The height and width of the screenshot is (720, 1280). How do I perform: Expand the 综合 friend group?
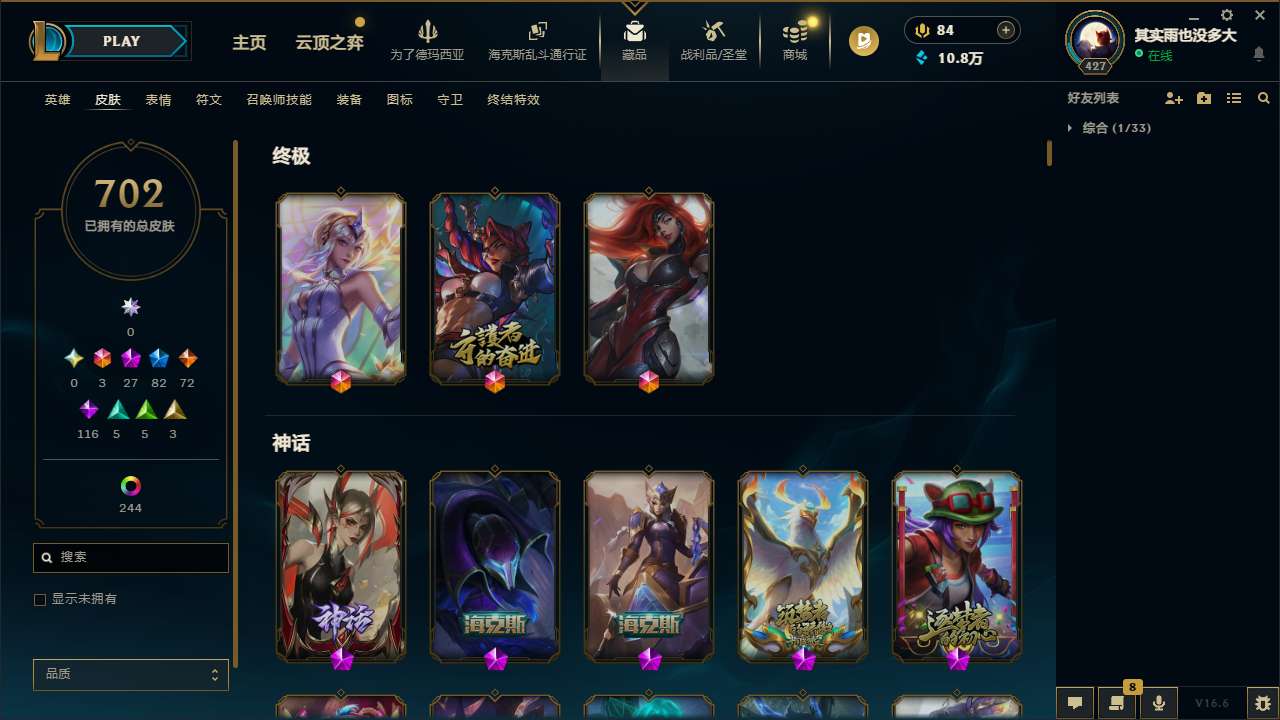1071,128
